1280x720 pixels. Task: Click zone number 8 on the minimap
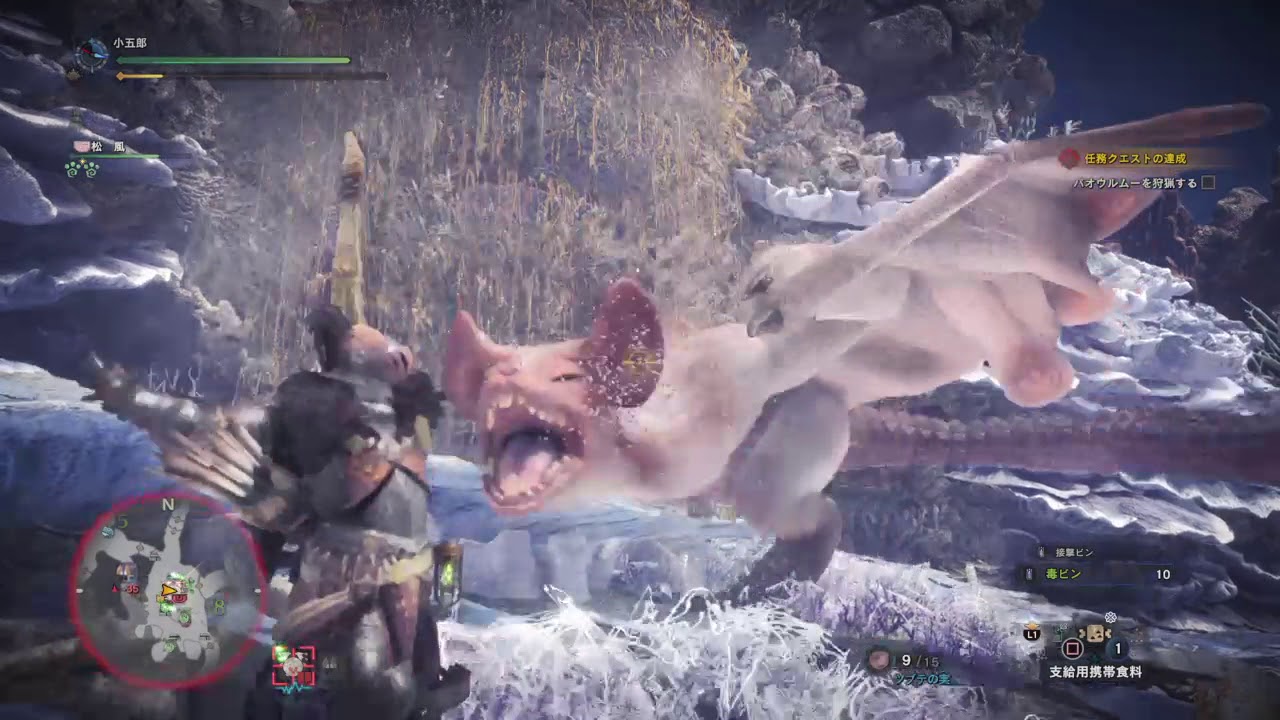(x=219, y=605)
